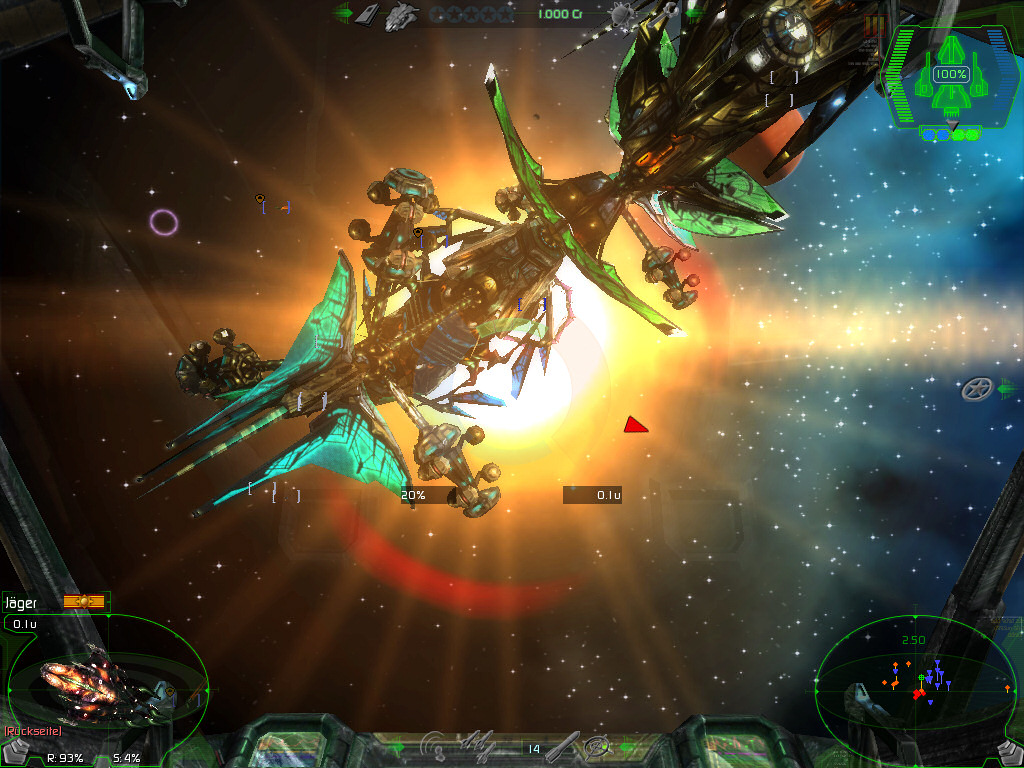Choose the single rocket icon in the bottom bar
The image size is (1024, 768).
pyautogui.click(x=563, y=745)
